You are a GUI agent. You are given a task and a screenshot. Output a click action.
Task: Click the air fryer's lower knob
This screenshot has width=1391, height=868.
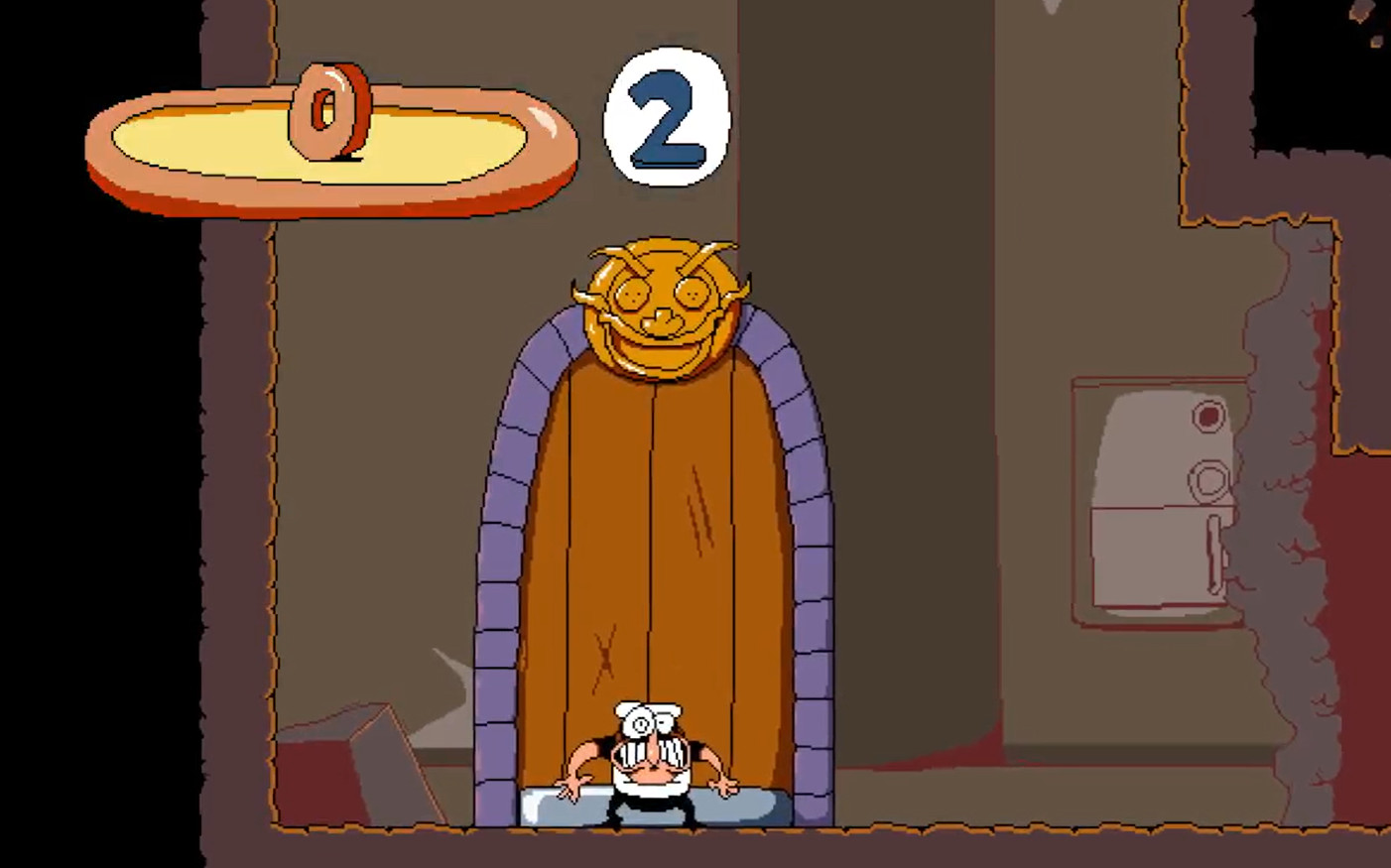coord(1208,481)
